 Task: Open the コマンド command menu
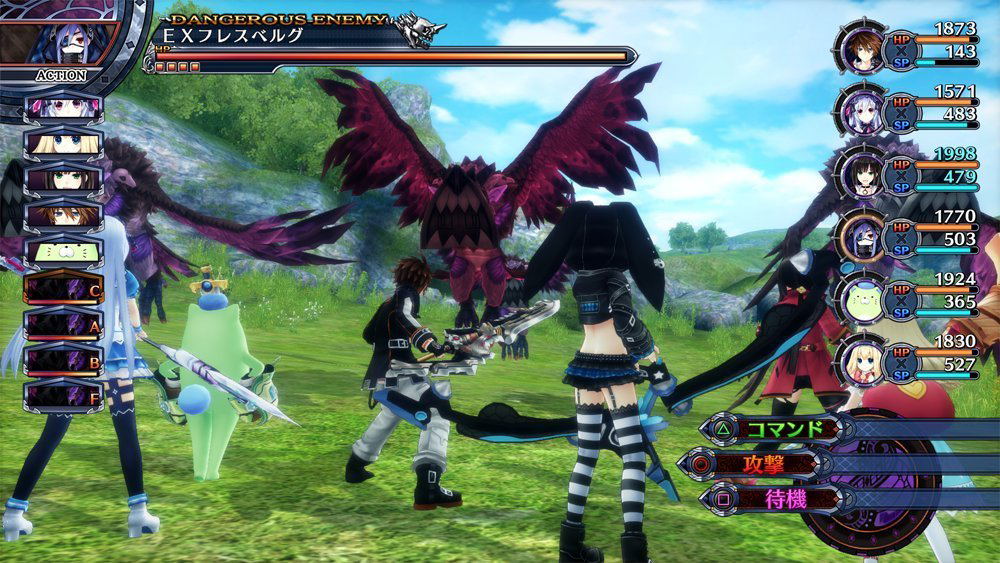pos(772,429)
